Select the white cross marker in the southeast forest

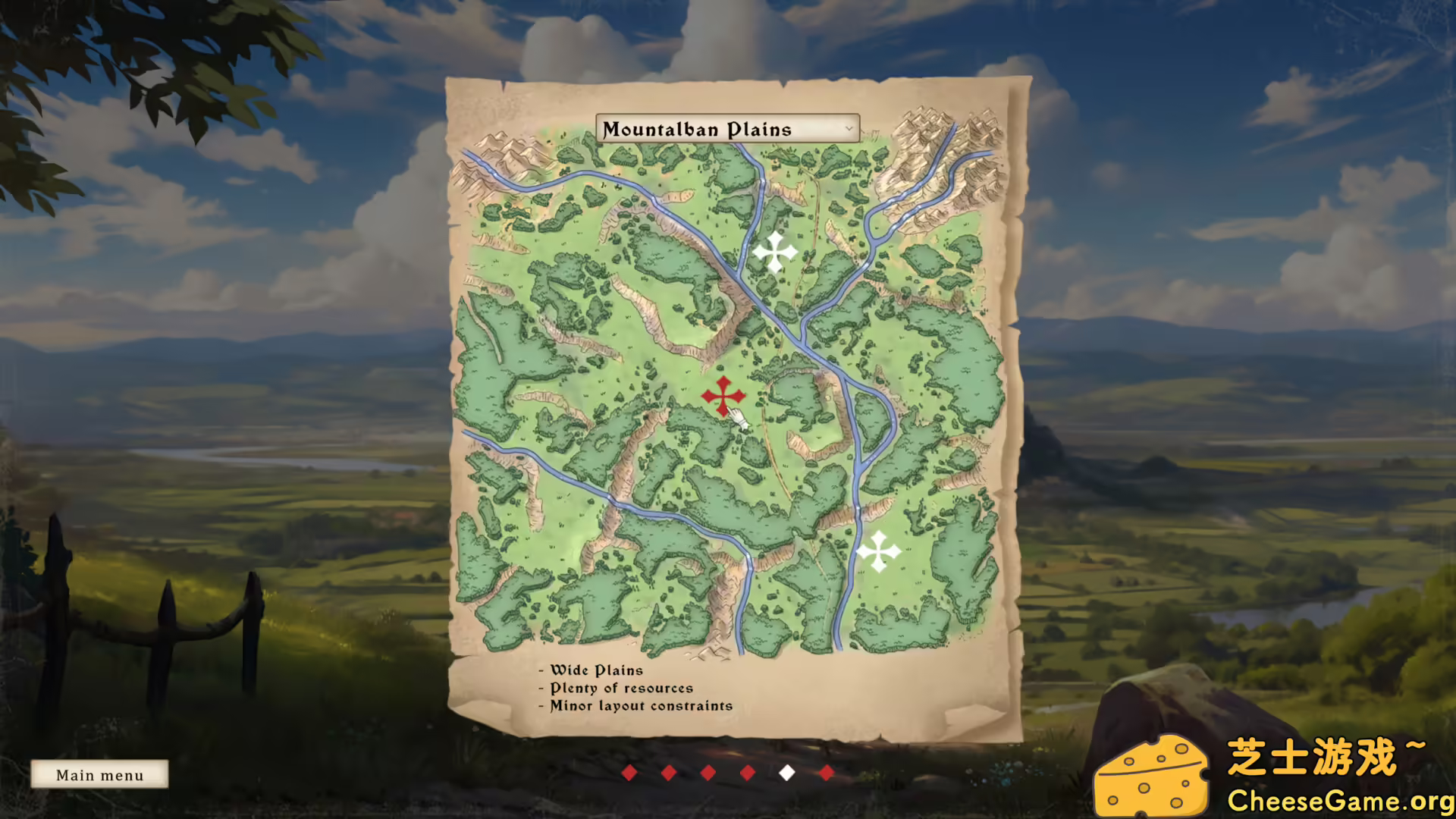tap(880, 551)
